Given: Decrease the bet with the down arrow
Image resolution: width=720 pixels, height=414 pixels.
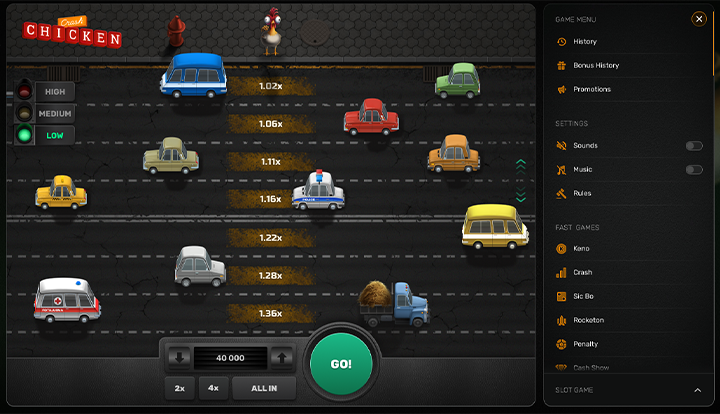Looking at the screenshot, I should point(179,357).
